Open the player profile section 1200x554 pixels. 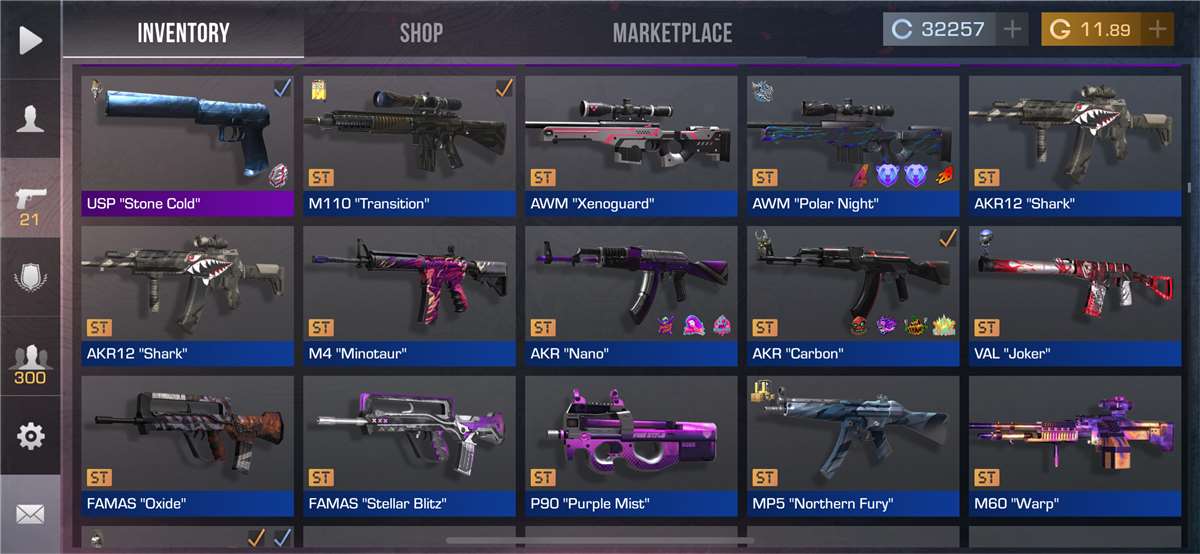[x=30, y=118]
